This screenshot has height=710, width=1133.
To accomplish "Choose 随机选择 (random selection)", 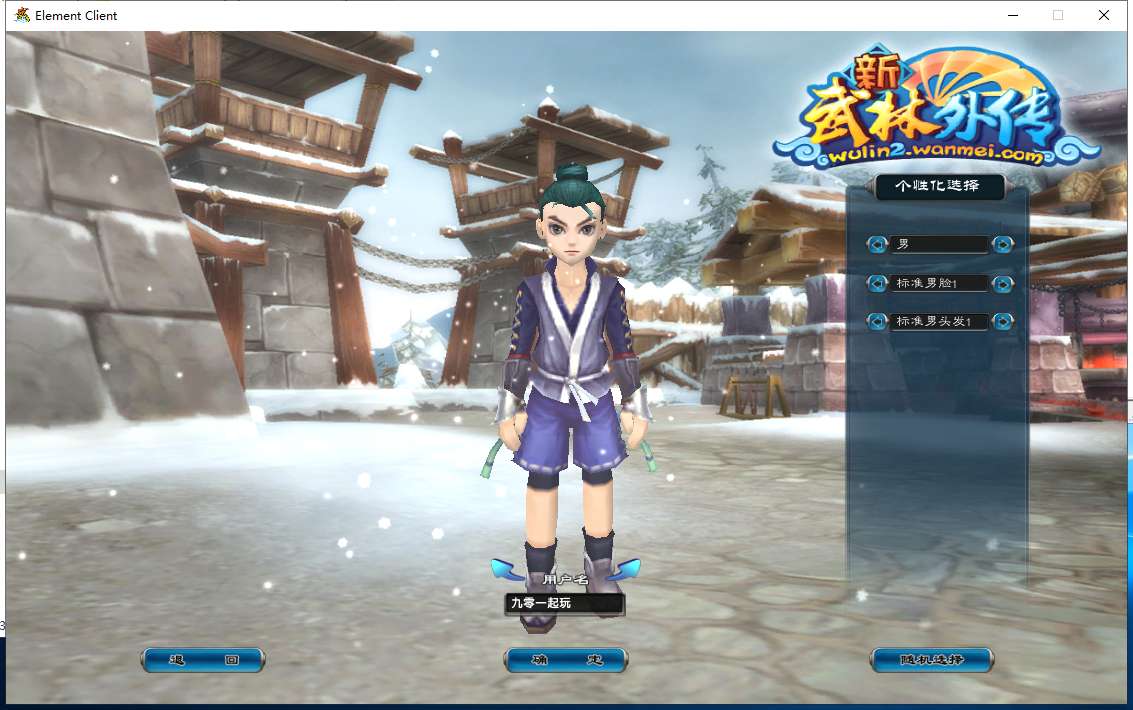I will 932,660.
